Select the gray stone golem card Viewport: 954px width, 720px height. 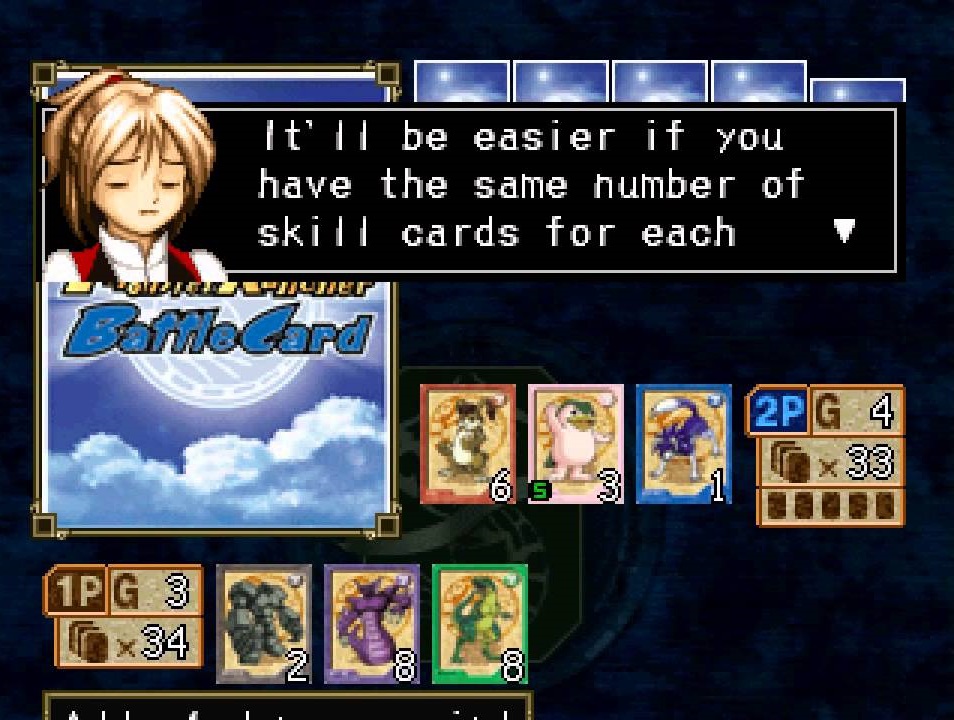(x=264, y=624)
